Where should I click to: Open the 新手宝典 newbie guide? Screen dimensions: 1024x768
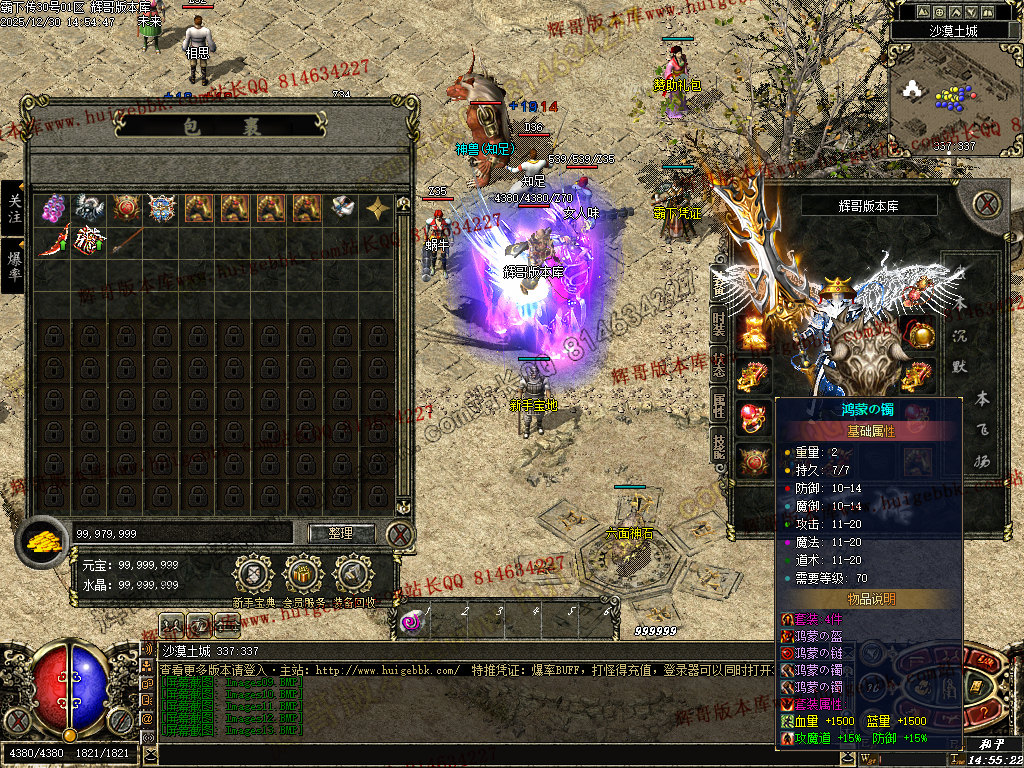tap(253, 574)
